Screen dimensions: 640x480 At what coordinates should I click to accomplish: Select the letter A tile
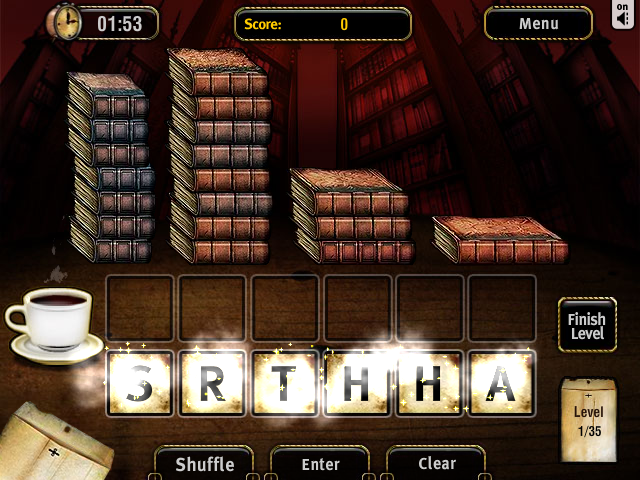[502, 383]
